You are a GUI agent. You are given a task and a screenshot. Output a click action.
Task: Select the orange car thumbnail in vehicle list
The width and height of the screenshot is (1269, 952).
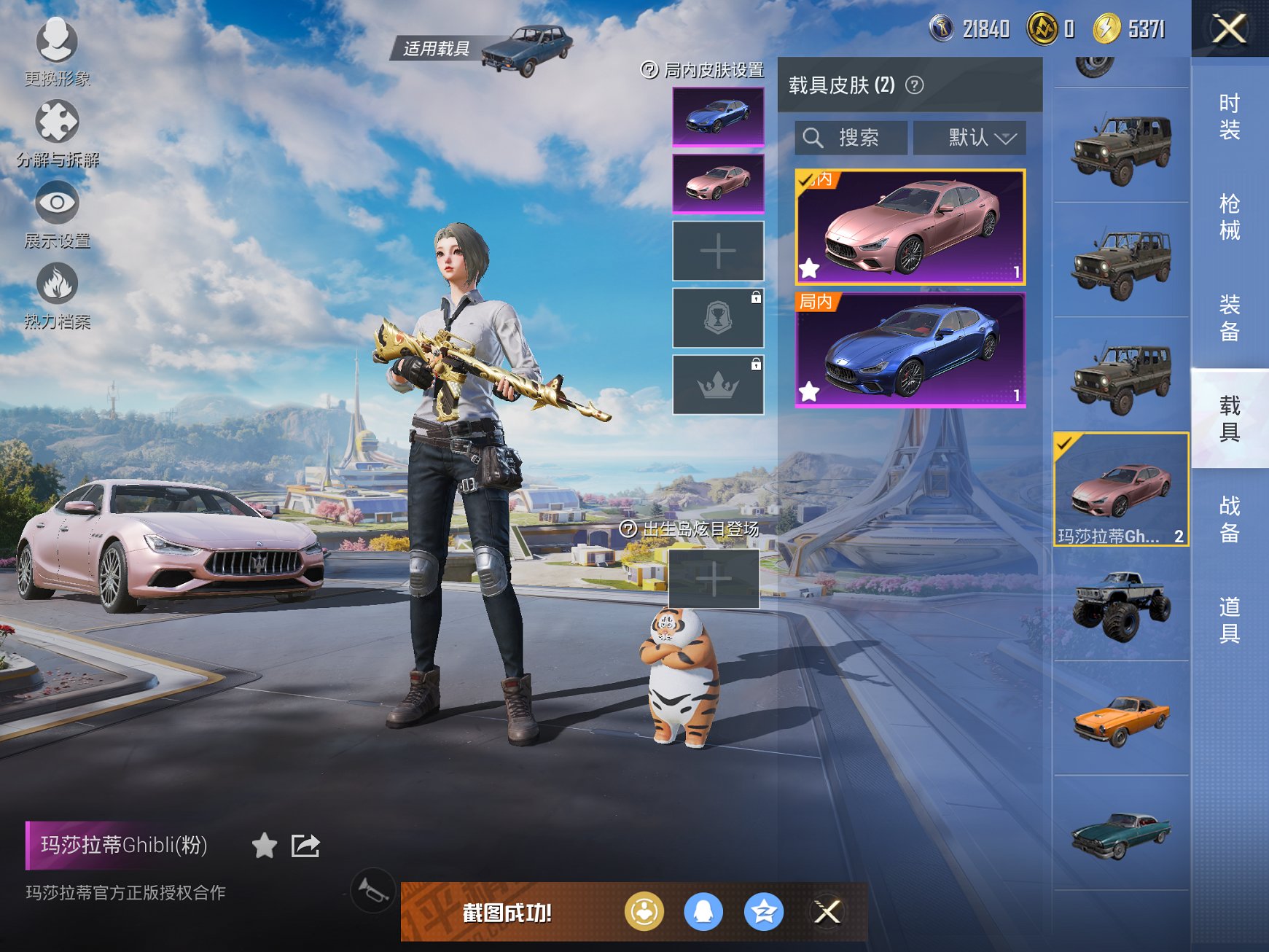[1120, 722]
